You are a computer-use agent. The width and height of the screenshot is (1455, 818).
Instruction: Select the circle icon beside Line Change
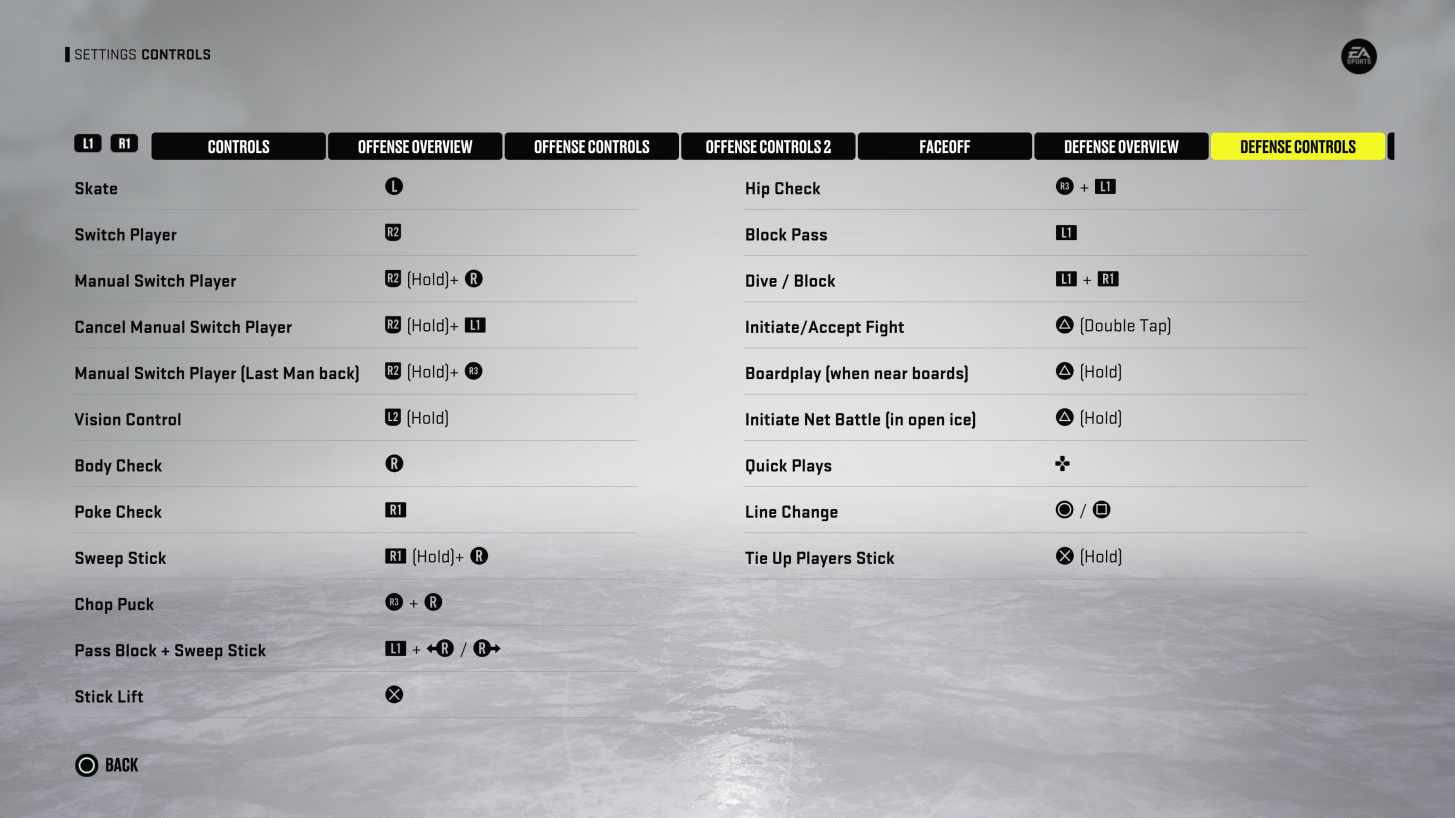click(x=1063, y=509)
